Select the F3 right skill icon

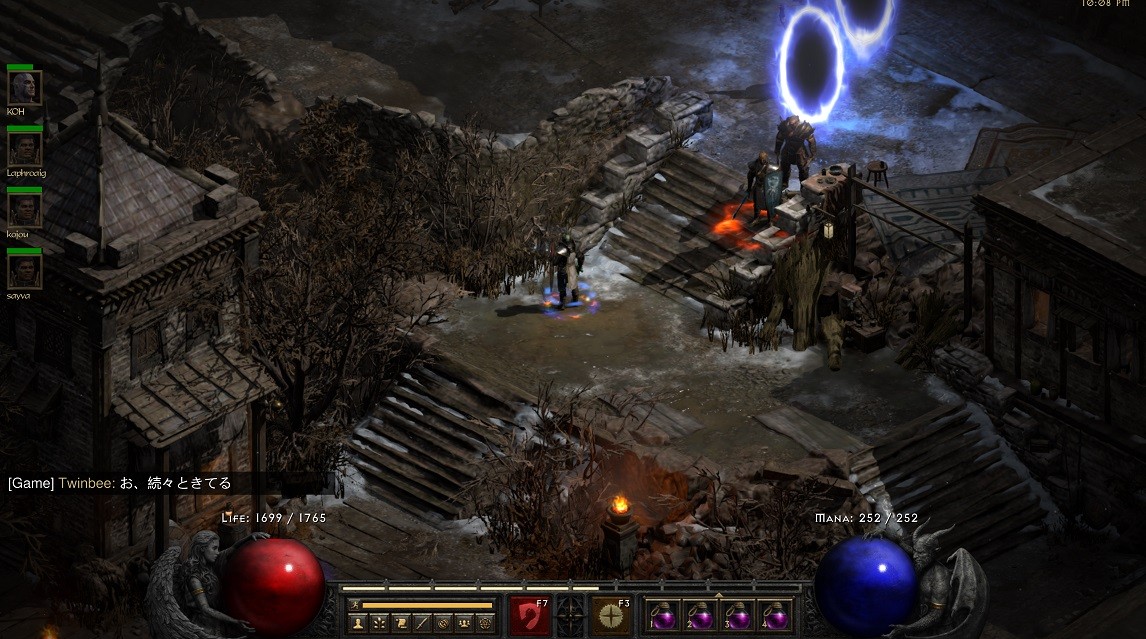tap(610, 616)
